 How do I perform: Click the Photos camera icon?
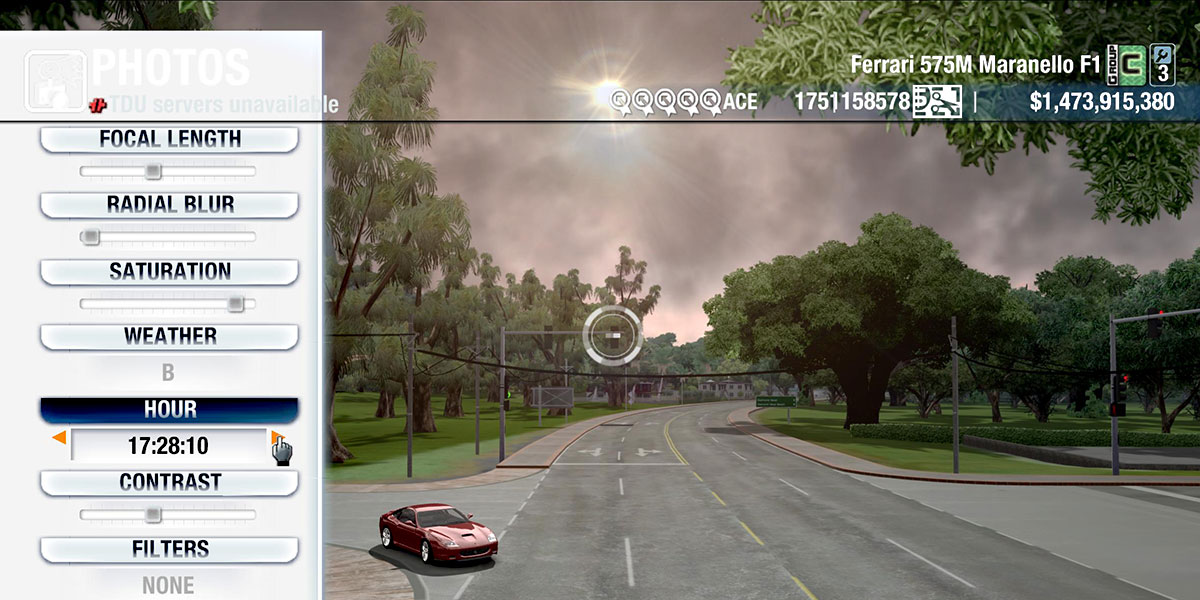click(x=55, y=80)
